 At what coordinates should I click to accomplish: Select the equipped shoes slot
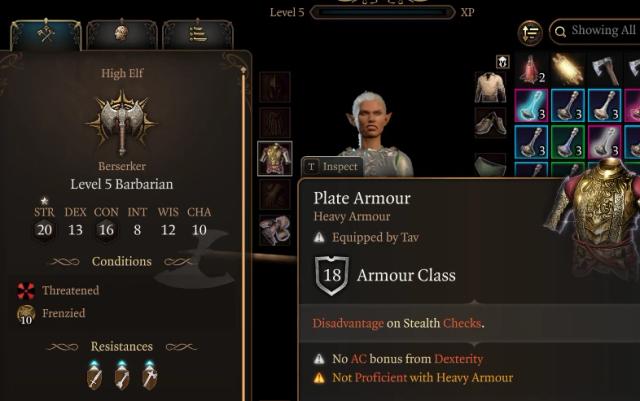490,124
